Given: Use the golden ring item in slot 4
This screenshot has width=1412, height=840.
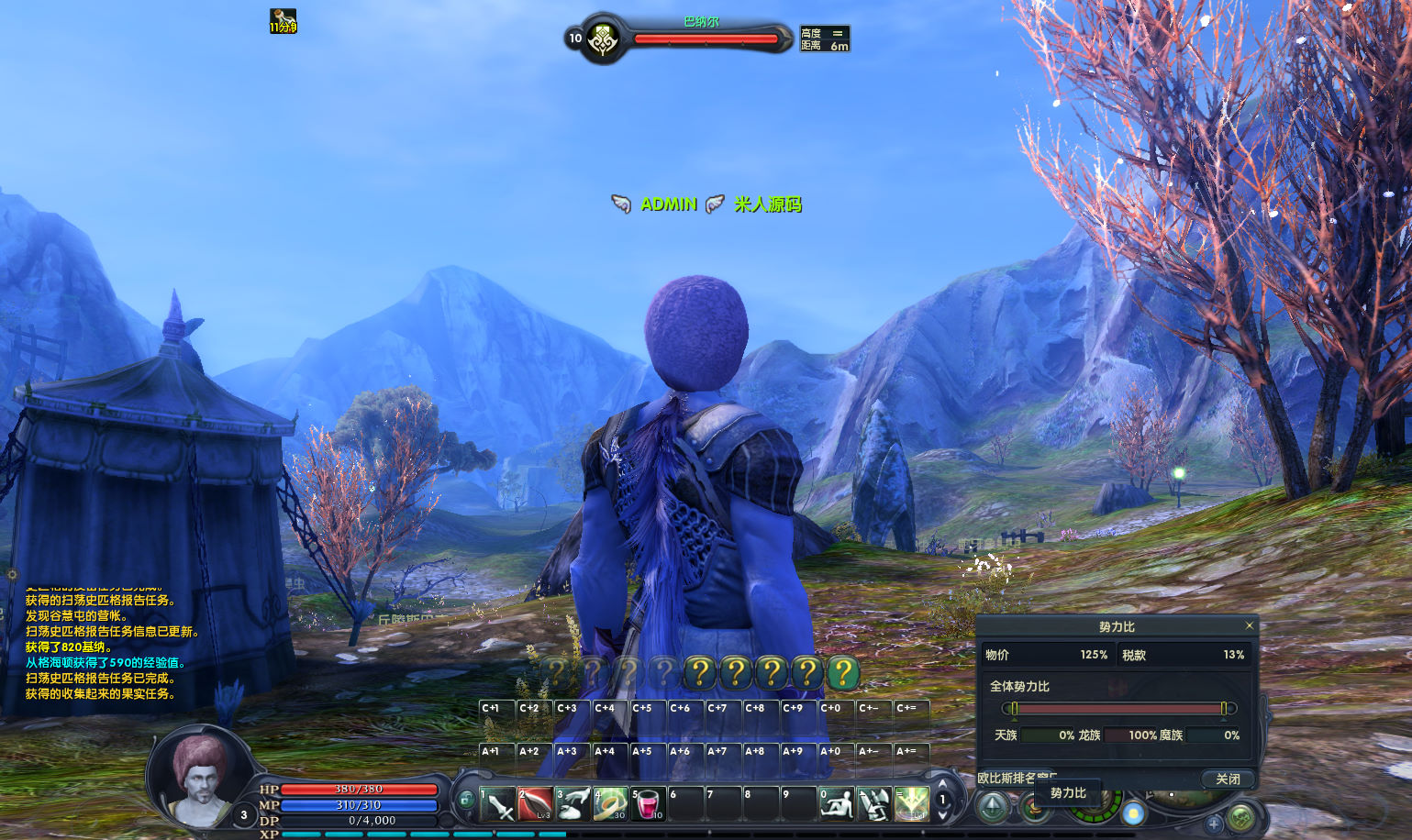Looking at the screenshot, I should click(610, 803).
